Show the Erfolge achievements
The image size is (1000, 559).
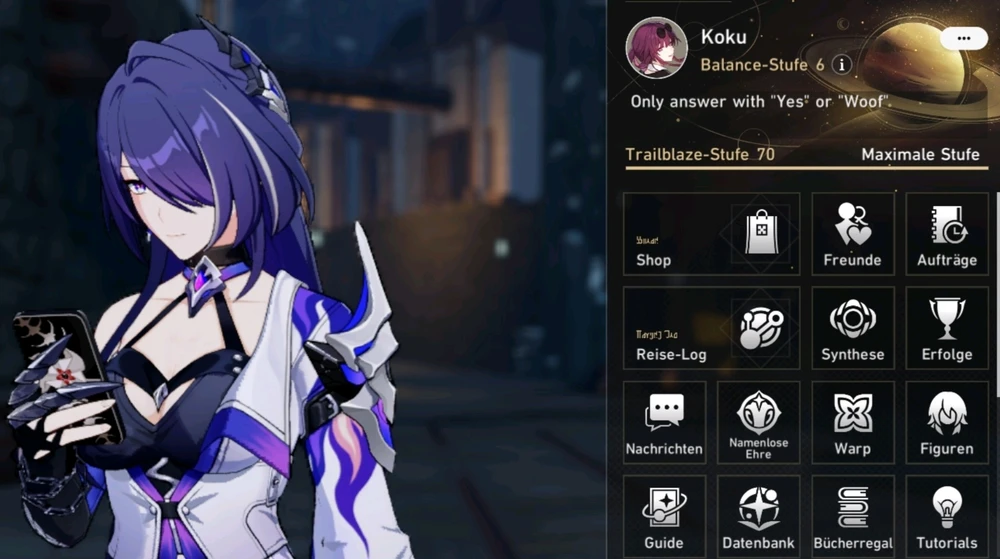(x=946, y=328)
